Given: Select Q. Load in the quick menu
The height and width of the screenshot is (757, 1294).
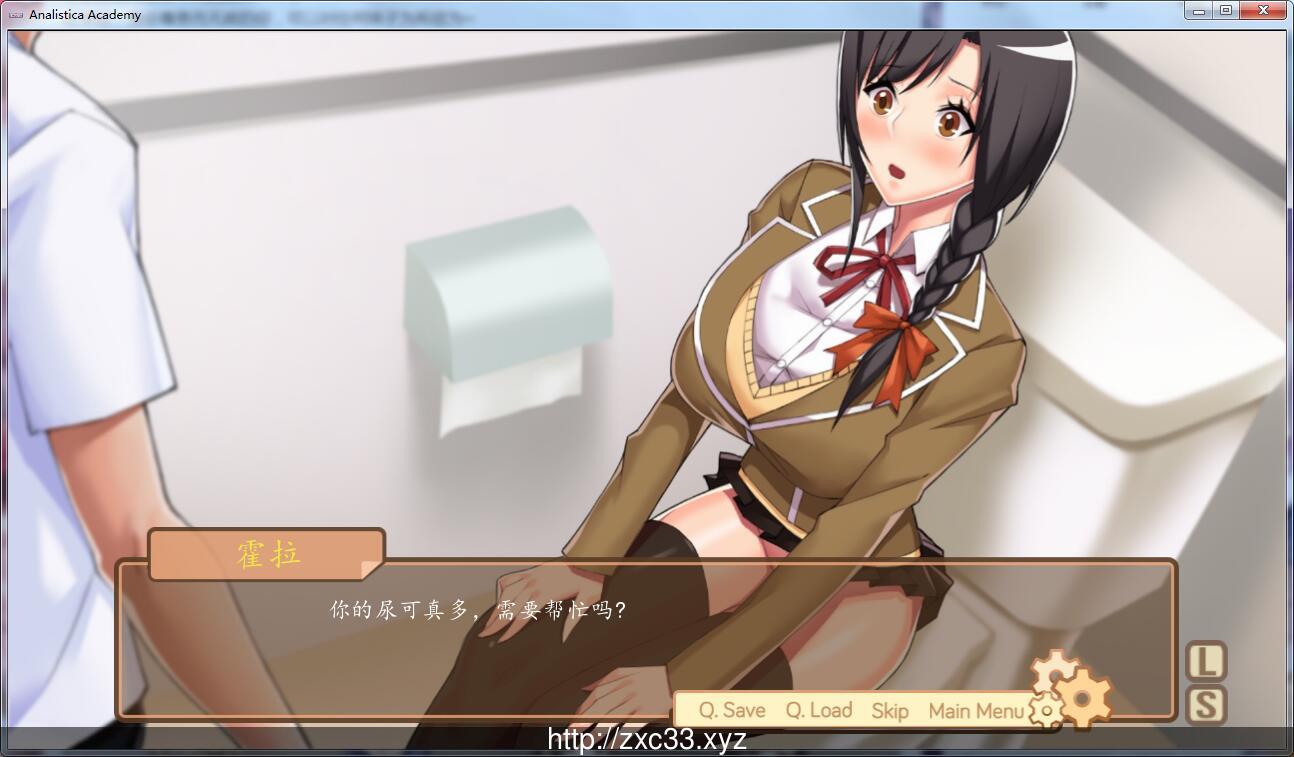Looking at the screenshot, I should [x=818, y=711].
